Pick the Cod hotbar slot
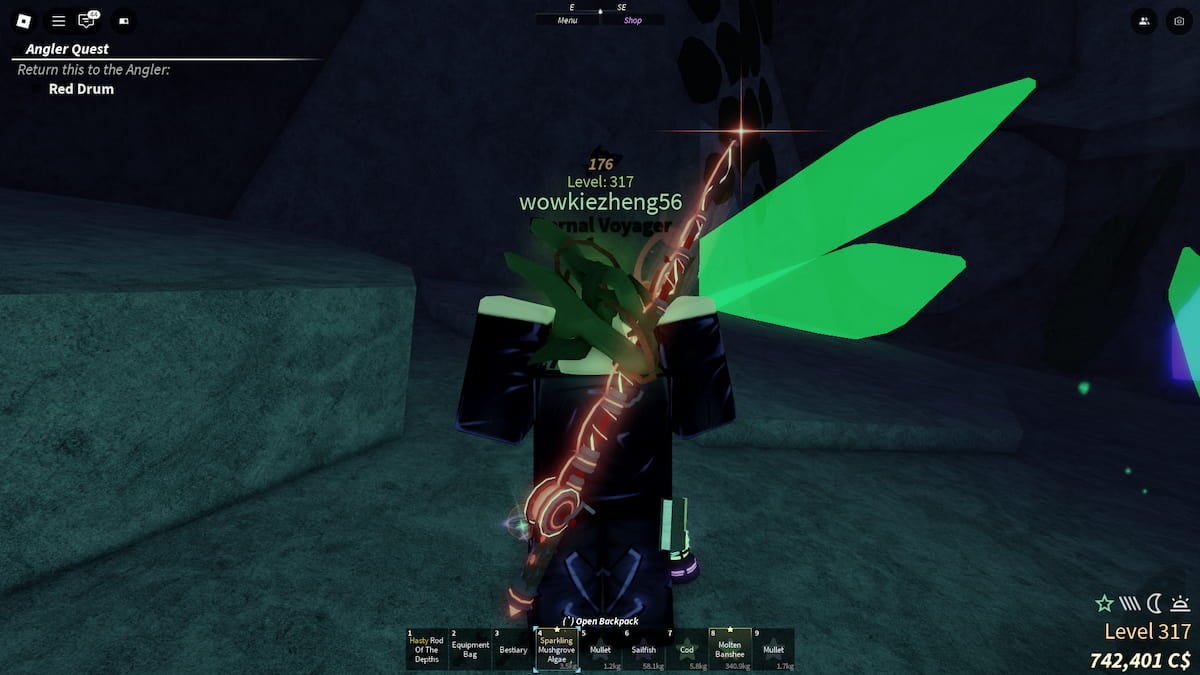 pyautogui.click(x=686, y=649)
